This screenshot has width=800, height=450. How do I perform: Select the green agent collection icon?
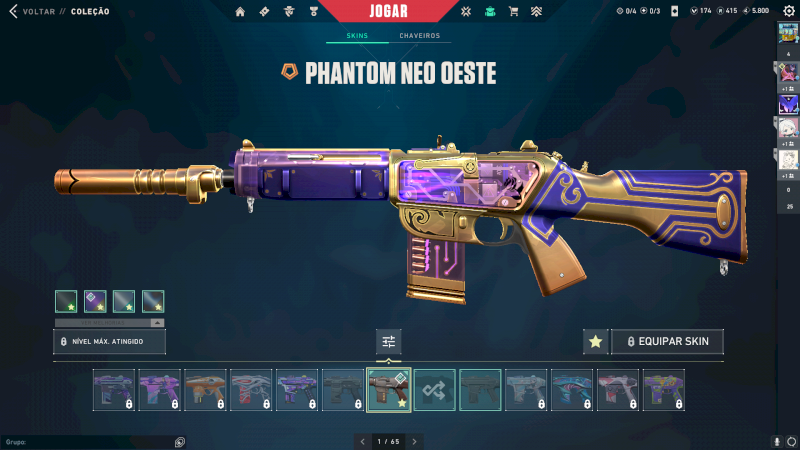(x=489, y=12)
